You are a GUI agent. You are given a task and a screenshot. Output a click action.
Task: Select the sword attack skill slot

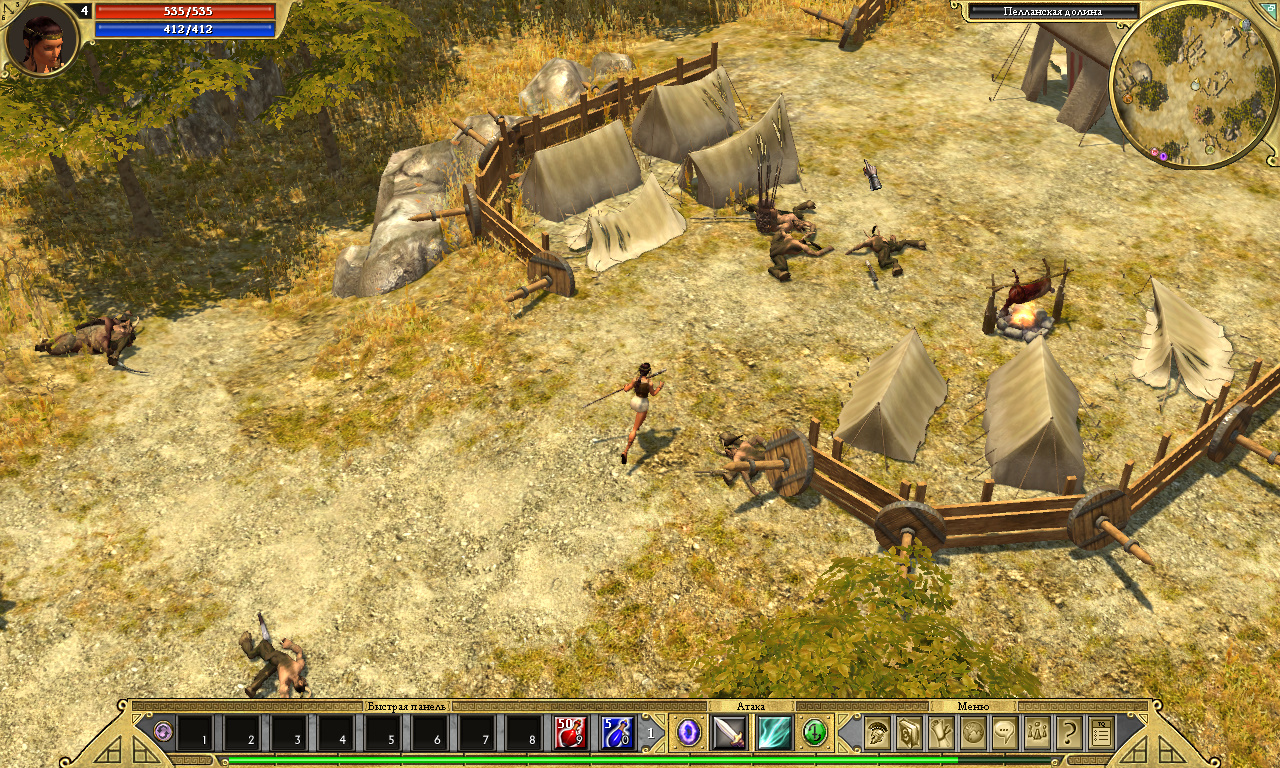729,733
